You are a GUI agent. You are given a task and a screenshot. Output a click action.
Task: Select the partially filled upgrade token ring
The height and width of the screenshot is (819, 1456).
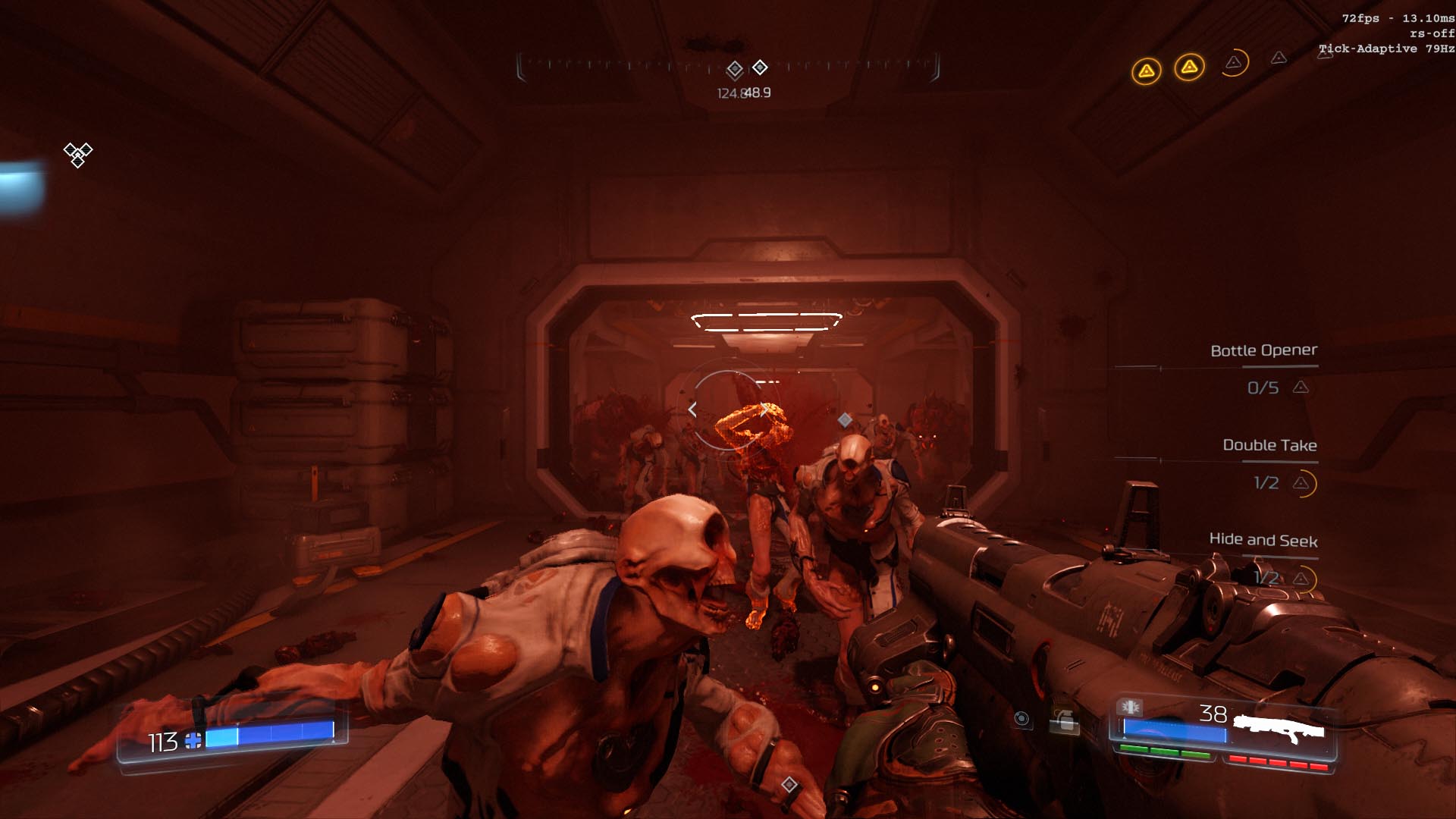[1235, 63]
